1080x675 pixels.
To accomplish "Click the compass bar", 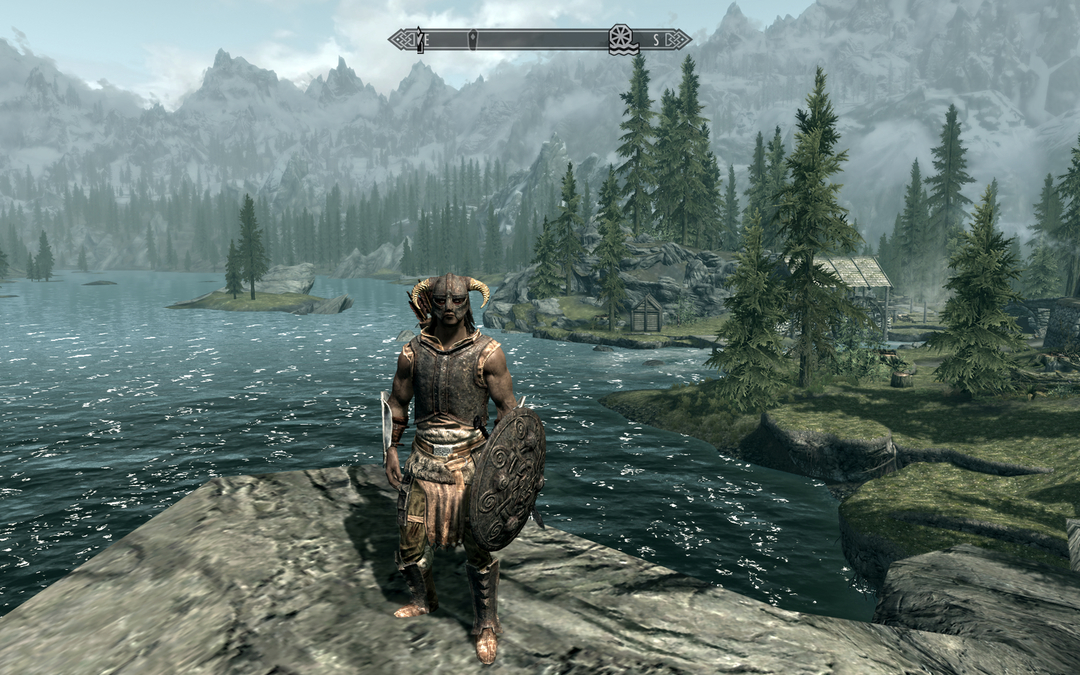I will [540, 40].
